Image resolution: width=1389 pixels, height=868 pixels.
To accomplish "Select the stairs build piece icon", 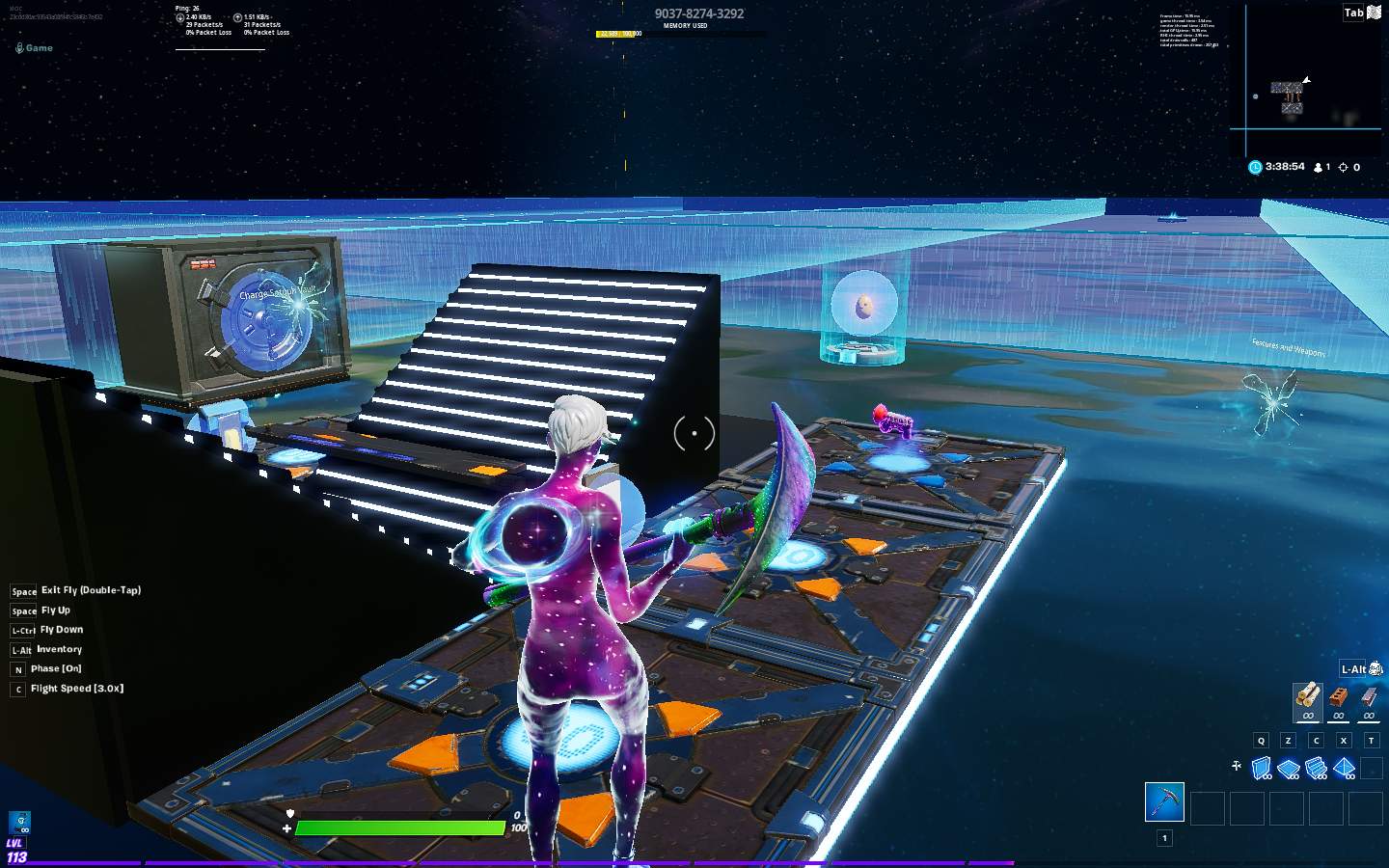I will tap(1316, 767).
